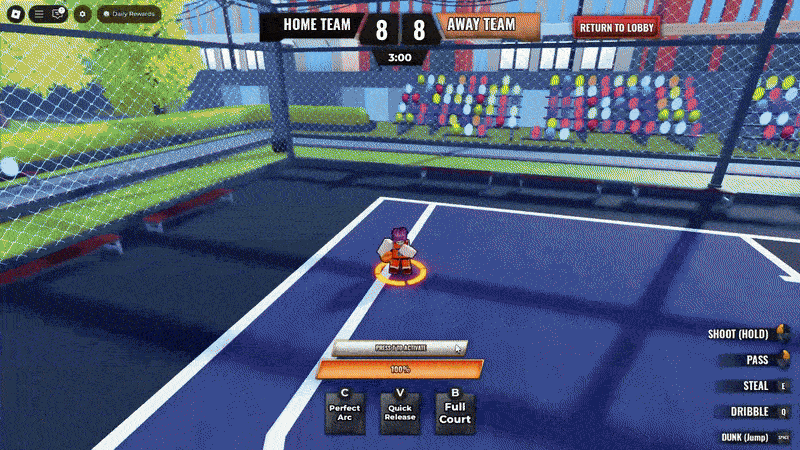The image size is (800, 450).
Task: Open the Roblox chat window
Action: 57,15
